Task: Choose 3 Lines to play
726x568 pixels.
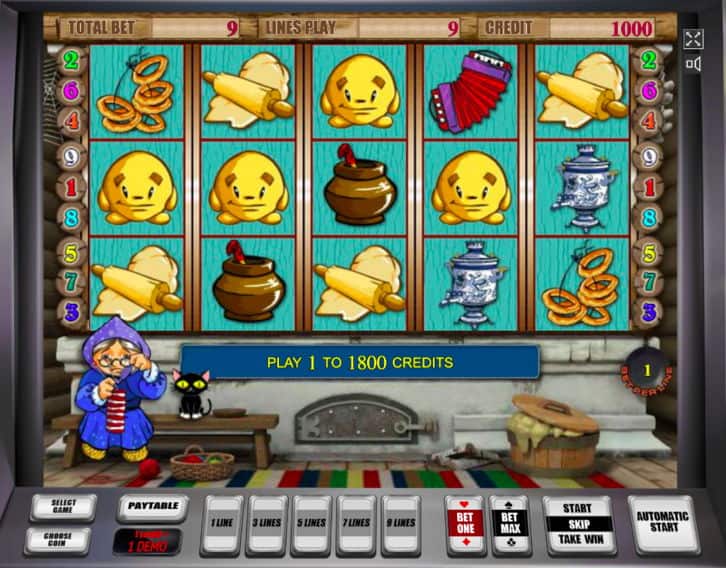Action: pyautogui.click(x=267, y=523)
